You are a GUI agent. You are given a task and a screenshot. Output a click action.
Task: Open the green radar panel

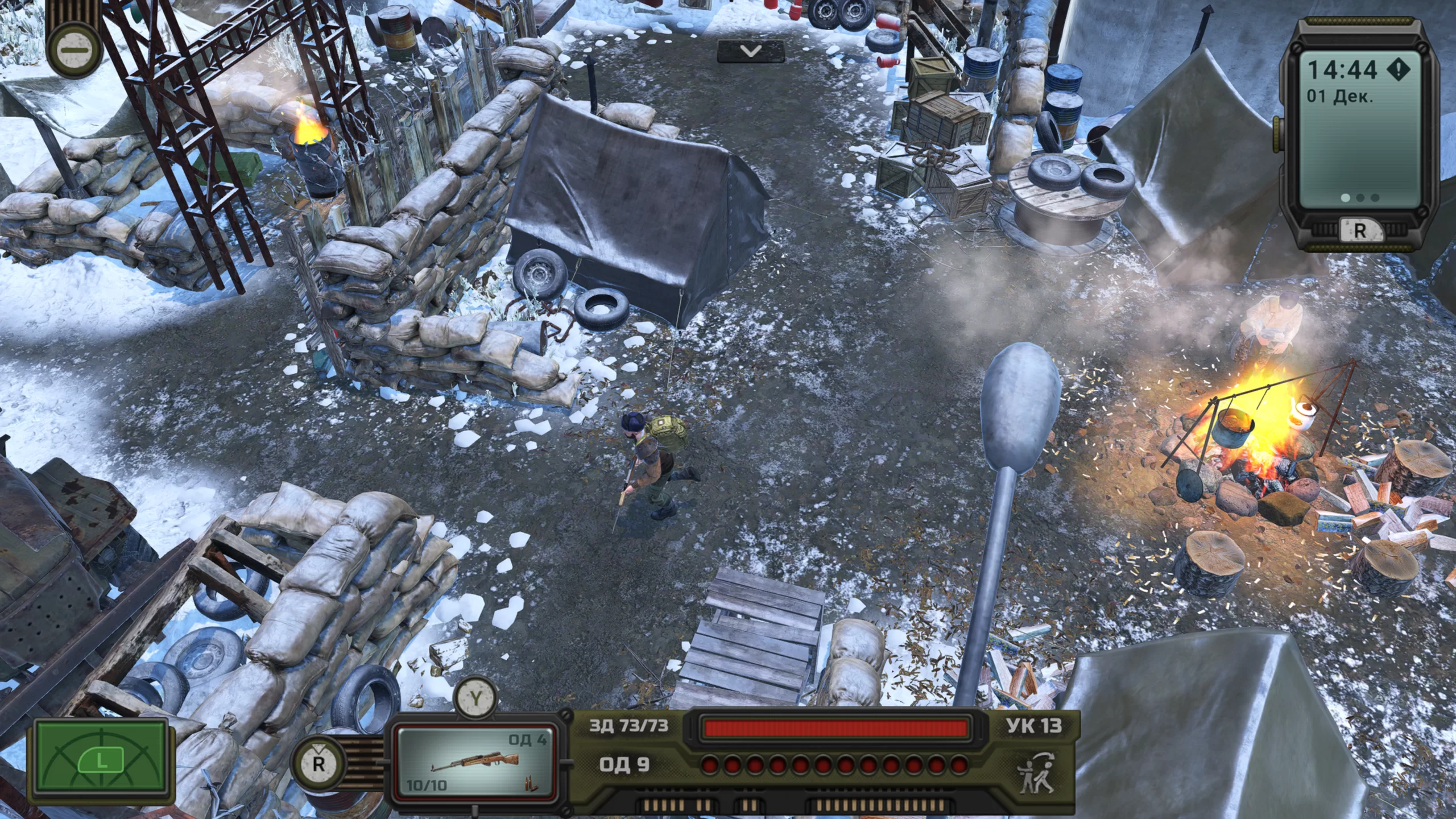click(x=101, y=762)
